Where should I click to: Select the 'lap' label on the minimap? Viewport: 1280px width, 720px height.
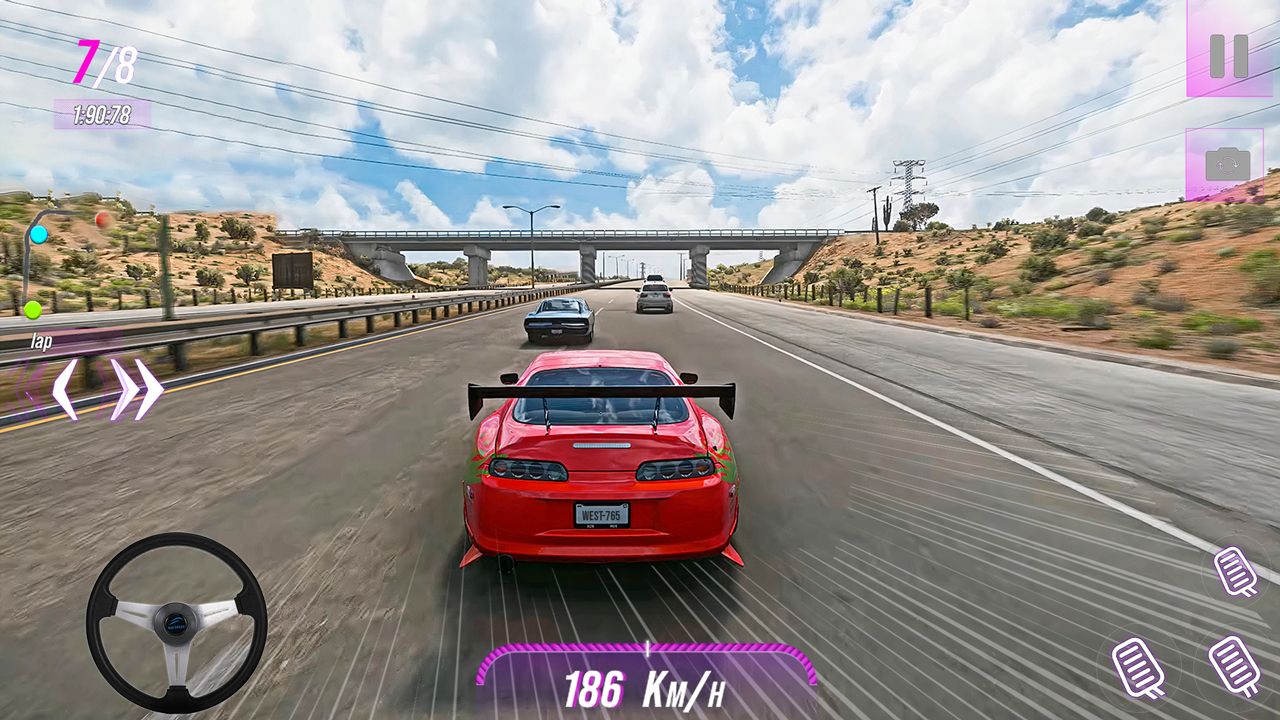coord(42,341)
